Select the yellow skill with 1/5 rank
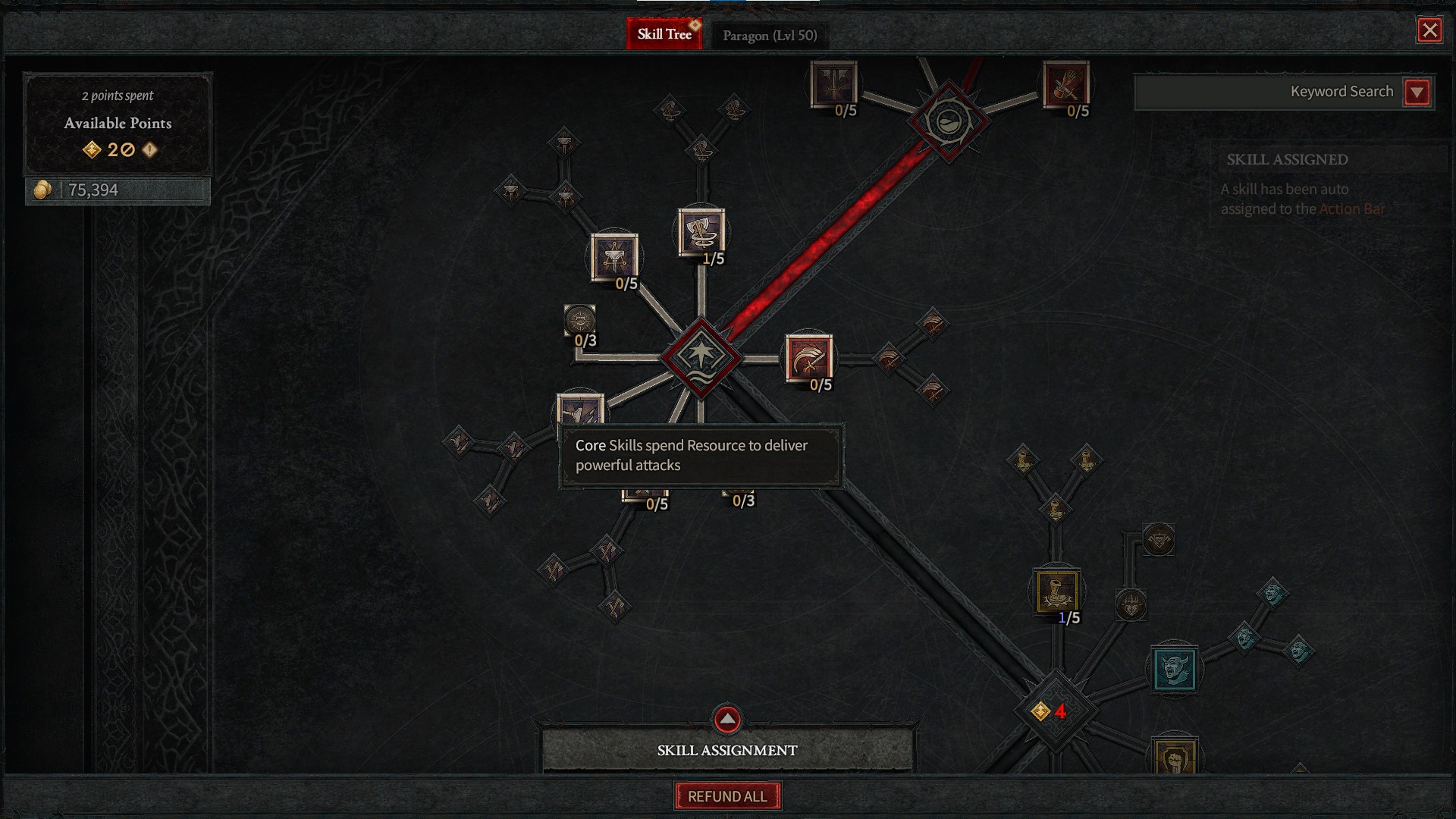 pos(1056,591)
